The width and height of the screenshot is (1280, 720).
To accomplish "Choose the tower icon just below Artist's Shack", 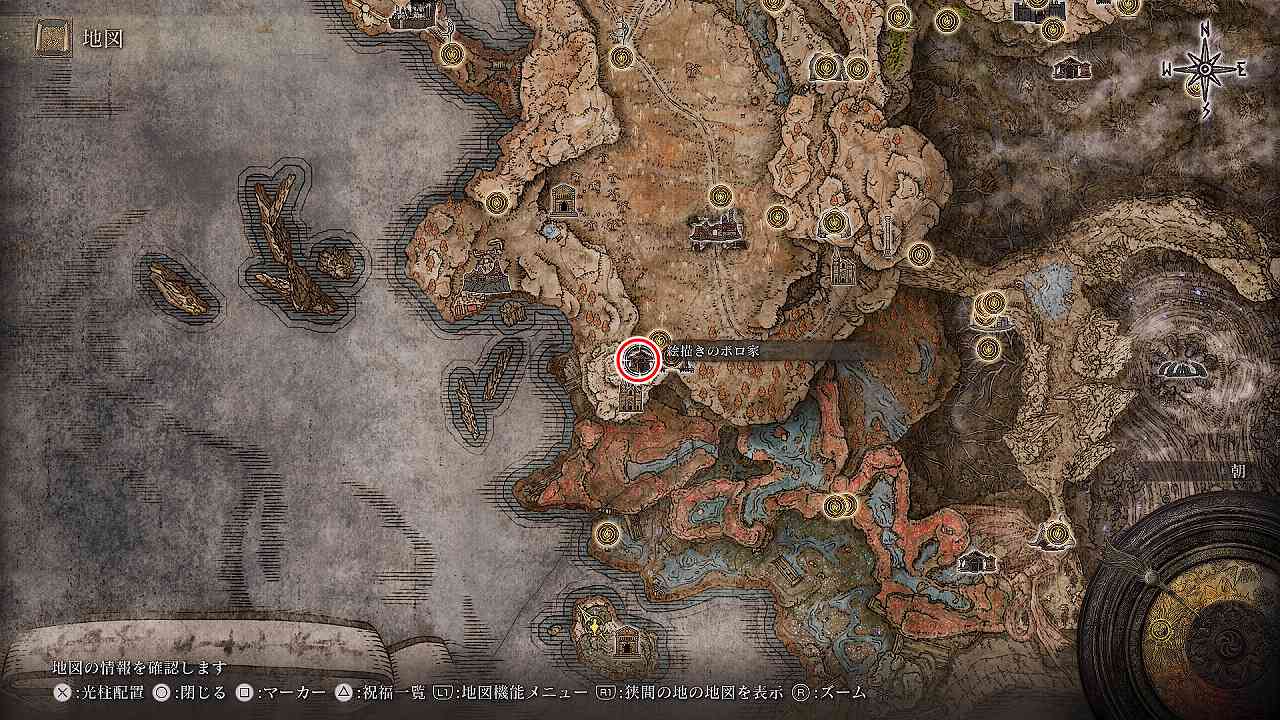I will [632, 398].
